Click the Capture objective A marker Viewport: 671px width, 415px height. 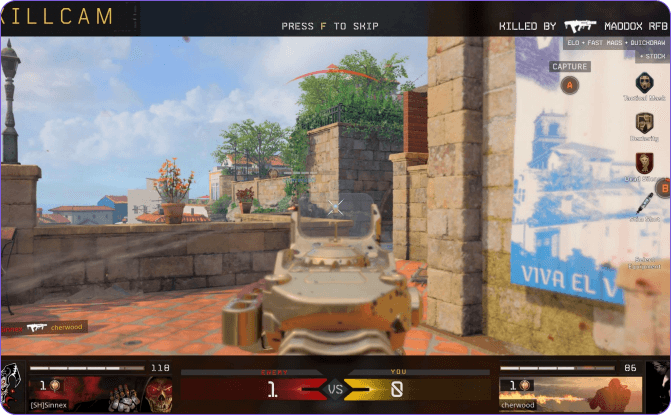(x=570, y=85)
